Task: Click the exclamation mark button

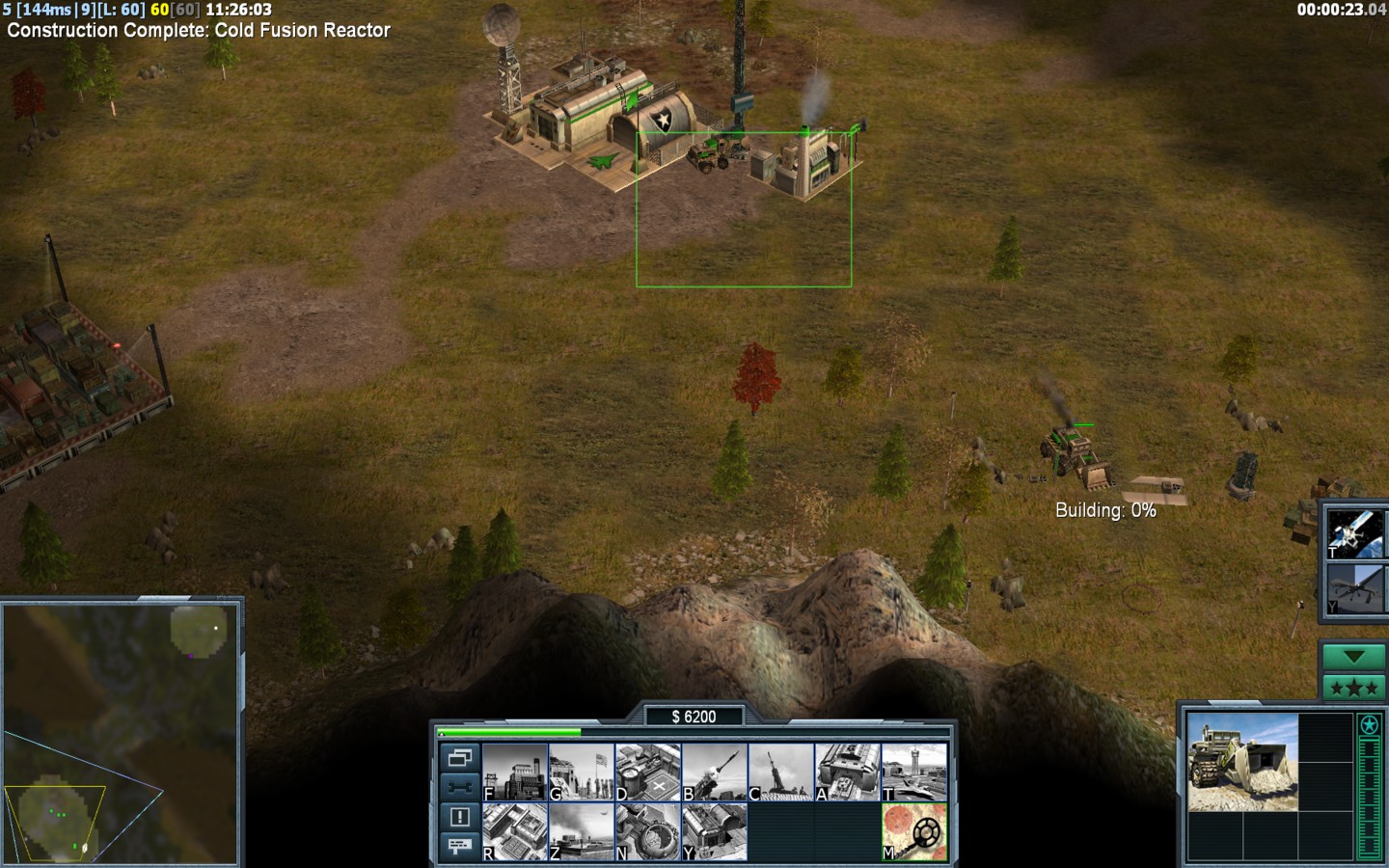Action: click(459, 817)
